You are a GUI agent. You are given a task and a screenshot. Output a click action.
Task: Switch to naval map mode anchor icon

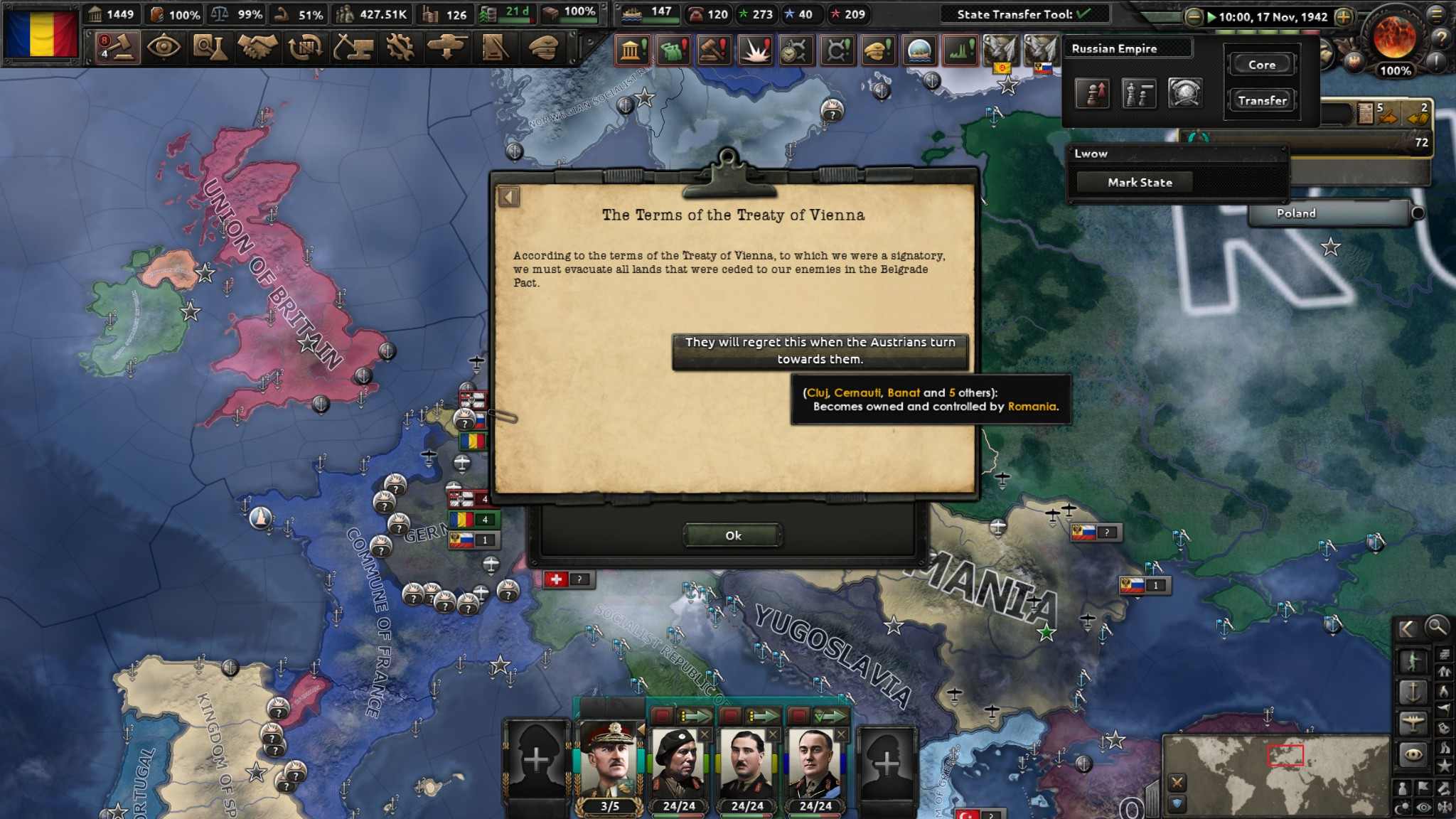pos(1413,692)
